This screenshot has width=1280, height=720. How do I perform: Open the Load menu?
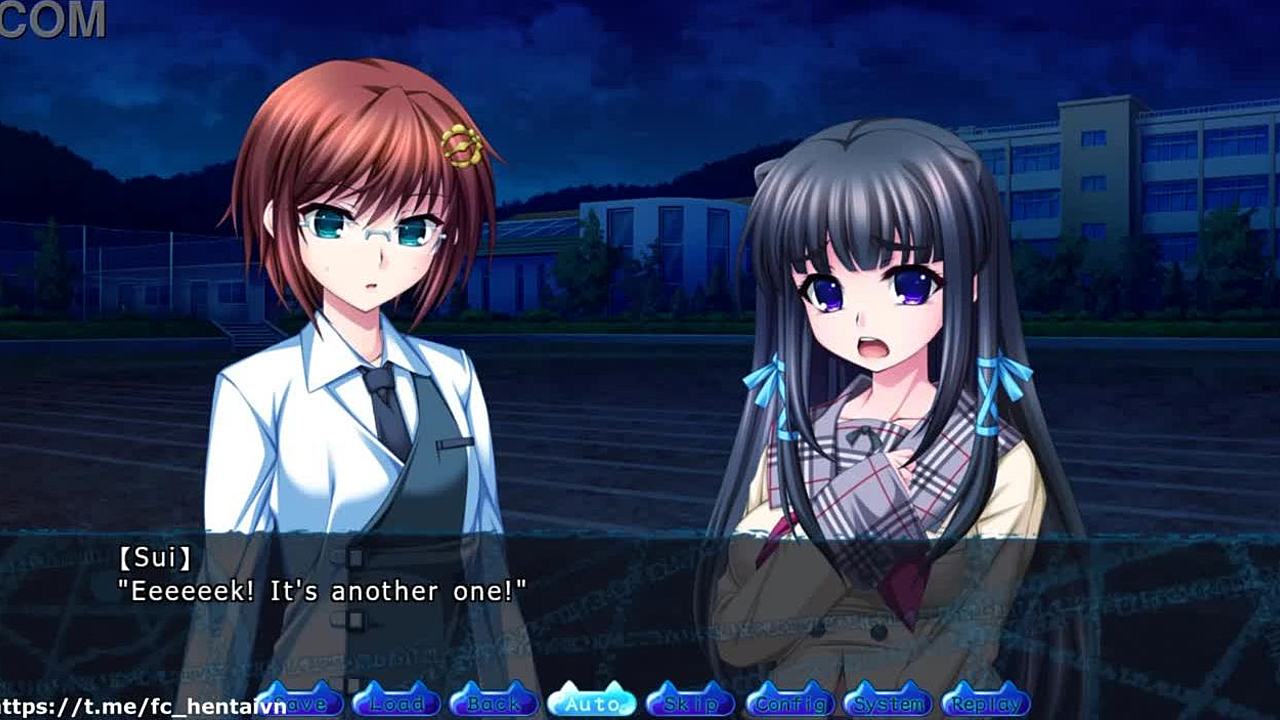tap(396, 702)
